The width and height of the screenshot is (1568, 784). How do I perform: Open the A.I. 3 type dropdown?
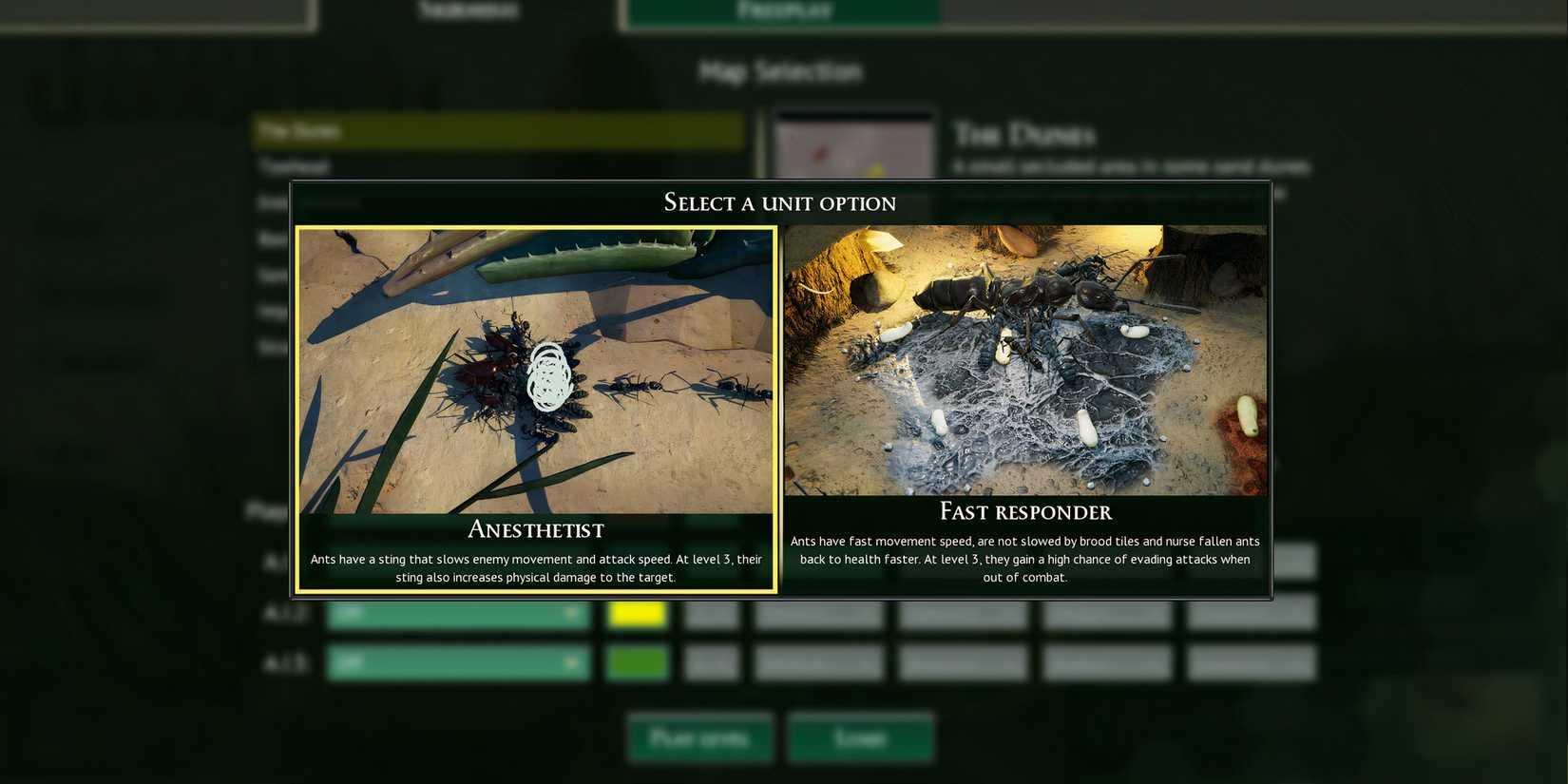tap(459, 662)
